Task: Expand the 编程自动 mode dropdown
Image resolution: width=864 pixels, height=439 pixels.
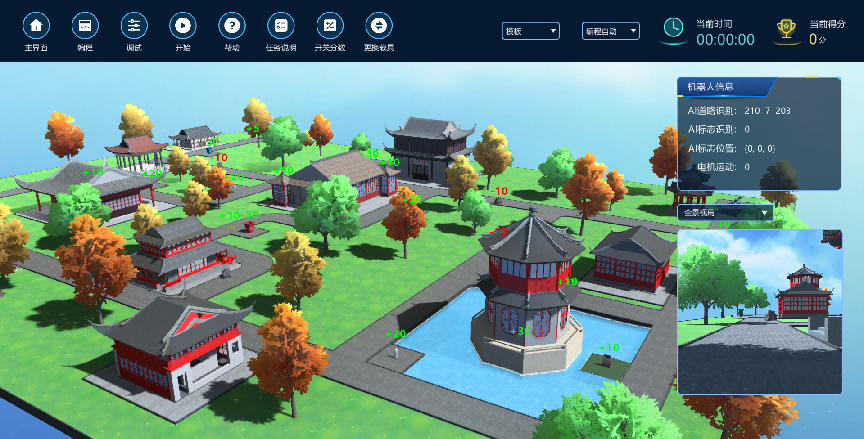Action: 611,31
